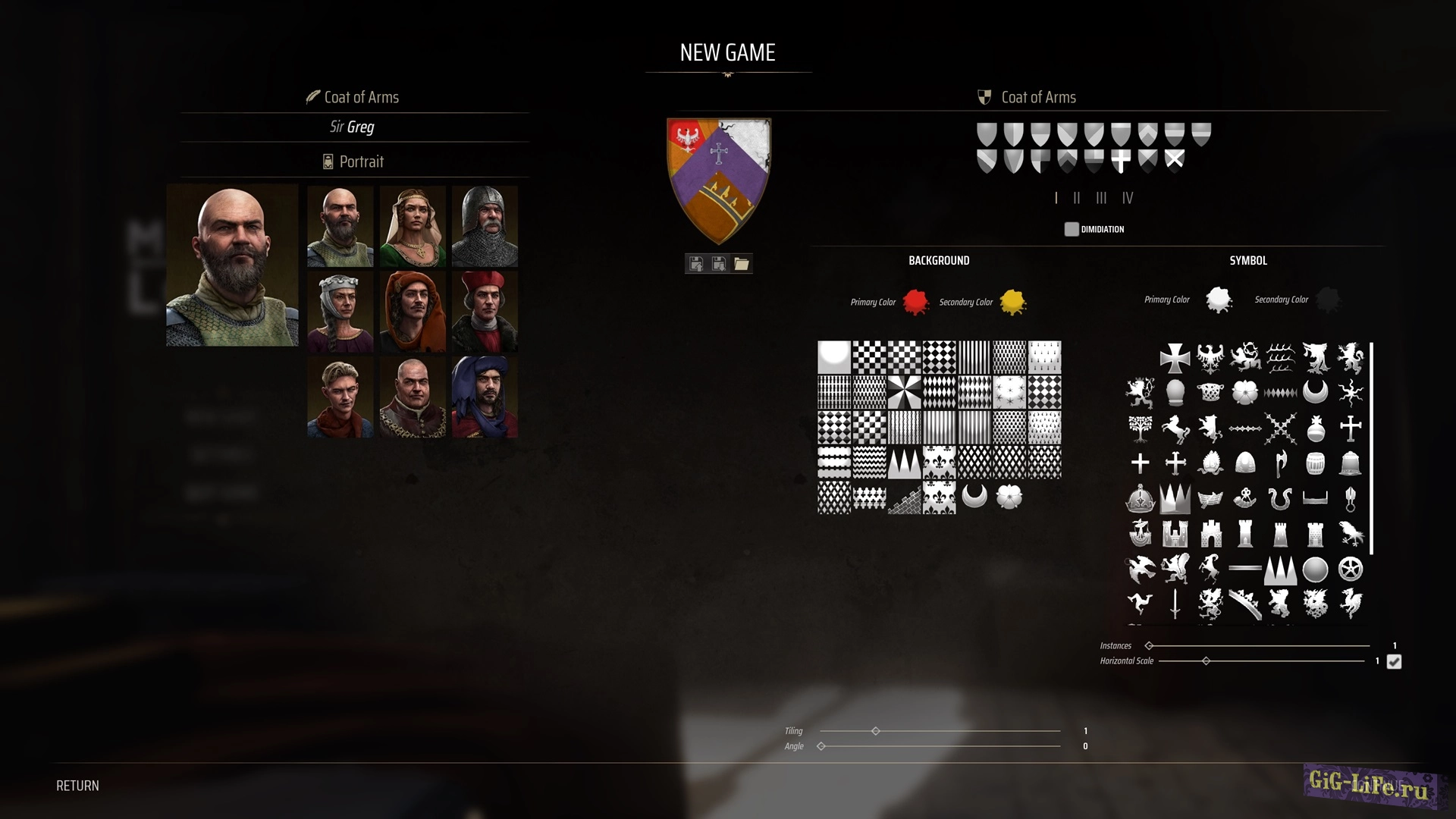Toggle the Dimidiation checkbox

[1072, 229]
